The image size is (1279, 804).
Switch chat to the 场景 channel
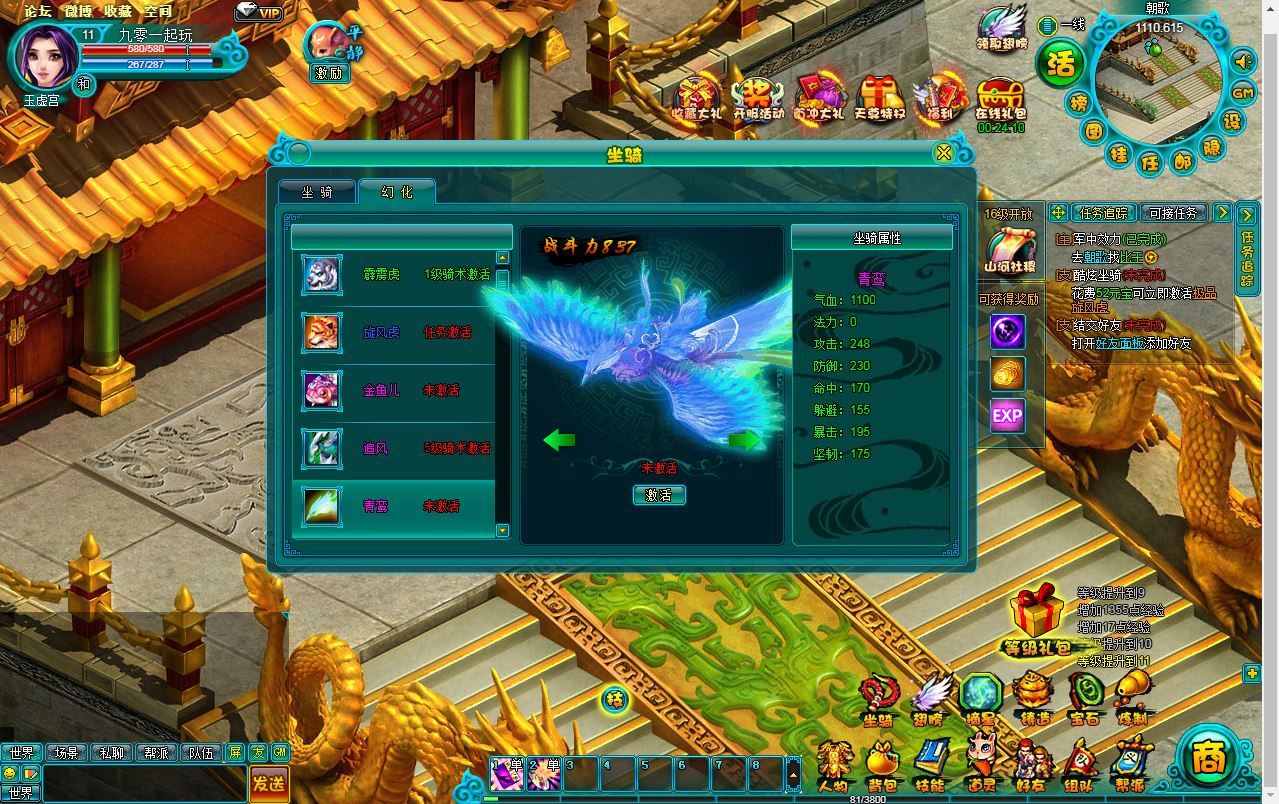(67, 753)
